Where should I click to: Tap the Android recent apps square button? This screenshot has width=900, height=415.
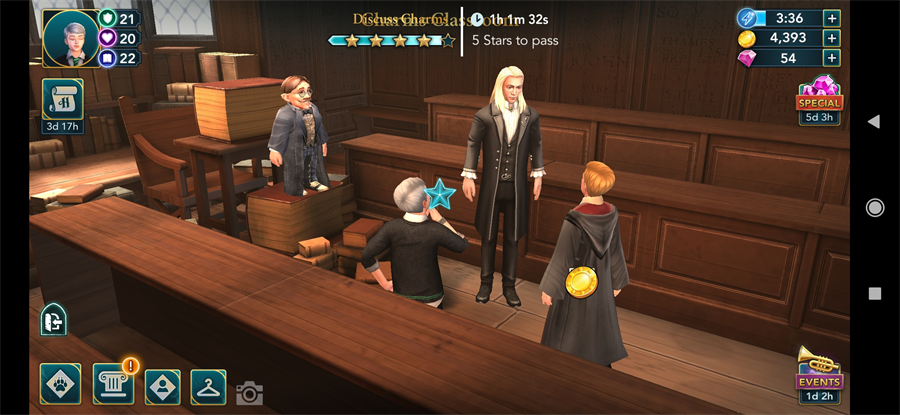(x=875, y=294)
